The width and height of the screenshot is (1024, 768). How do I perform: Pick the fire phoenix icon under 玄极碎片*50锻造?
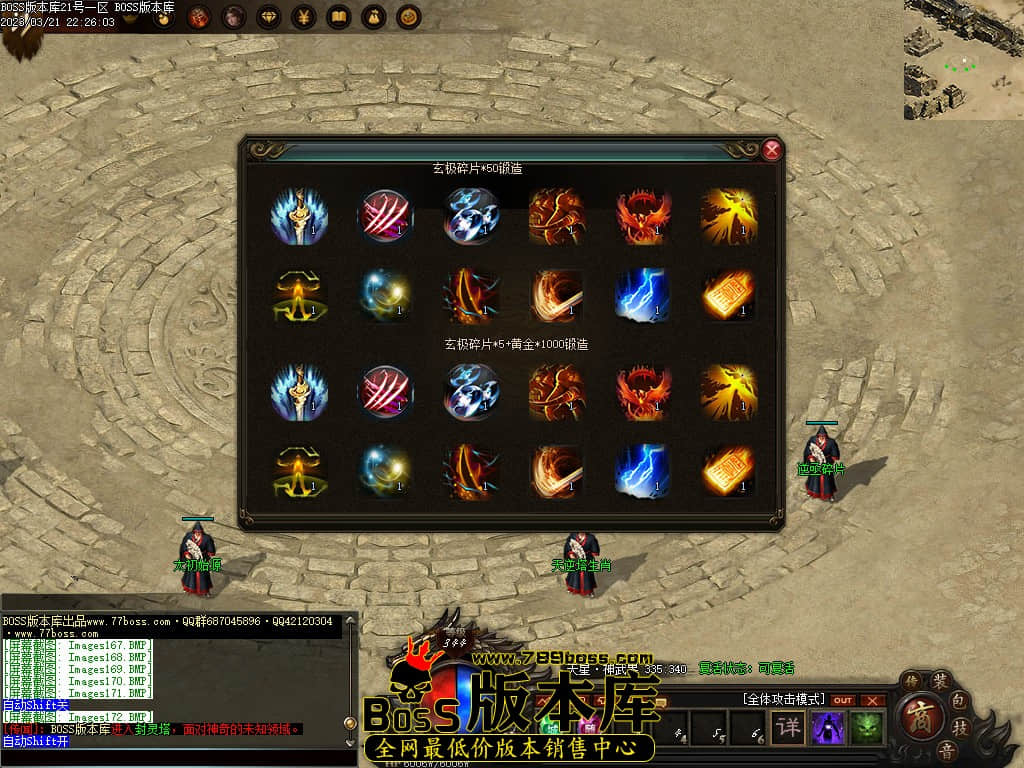coord(643,216)
